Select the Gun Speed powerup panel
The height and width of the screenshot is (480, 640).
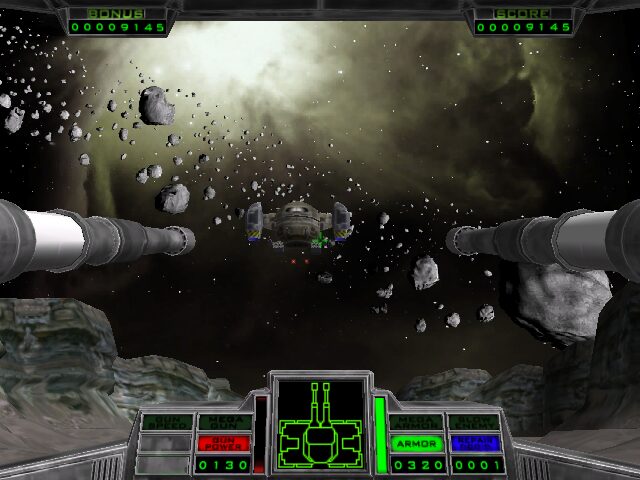[165, 422]
